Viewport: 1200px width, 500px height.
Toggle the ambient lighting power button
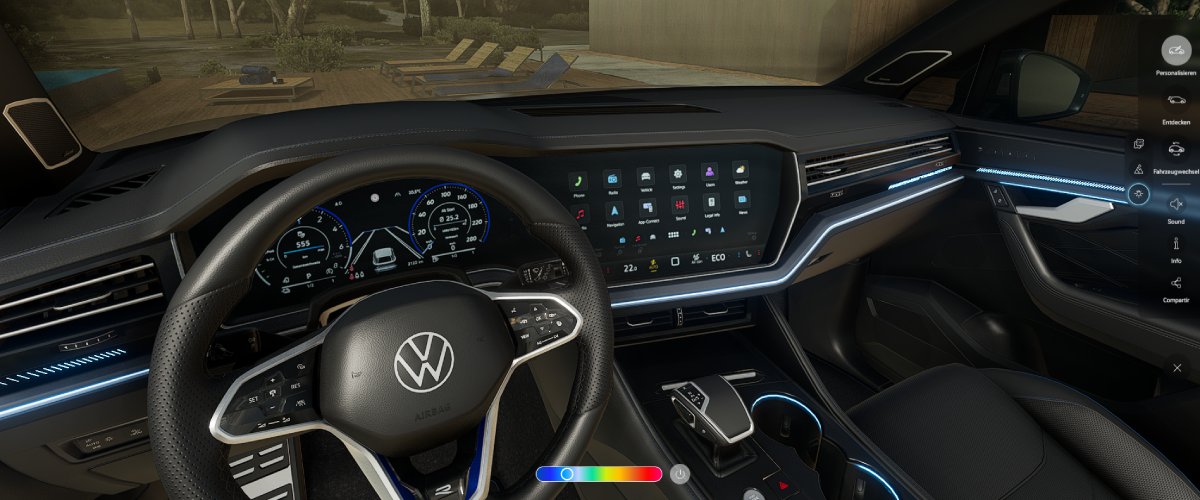680,474
